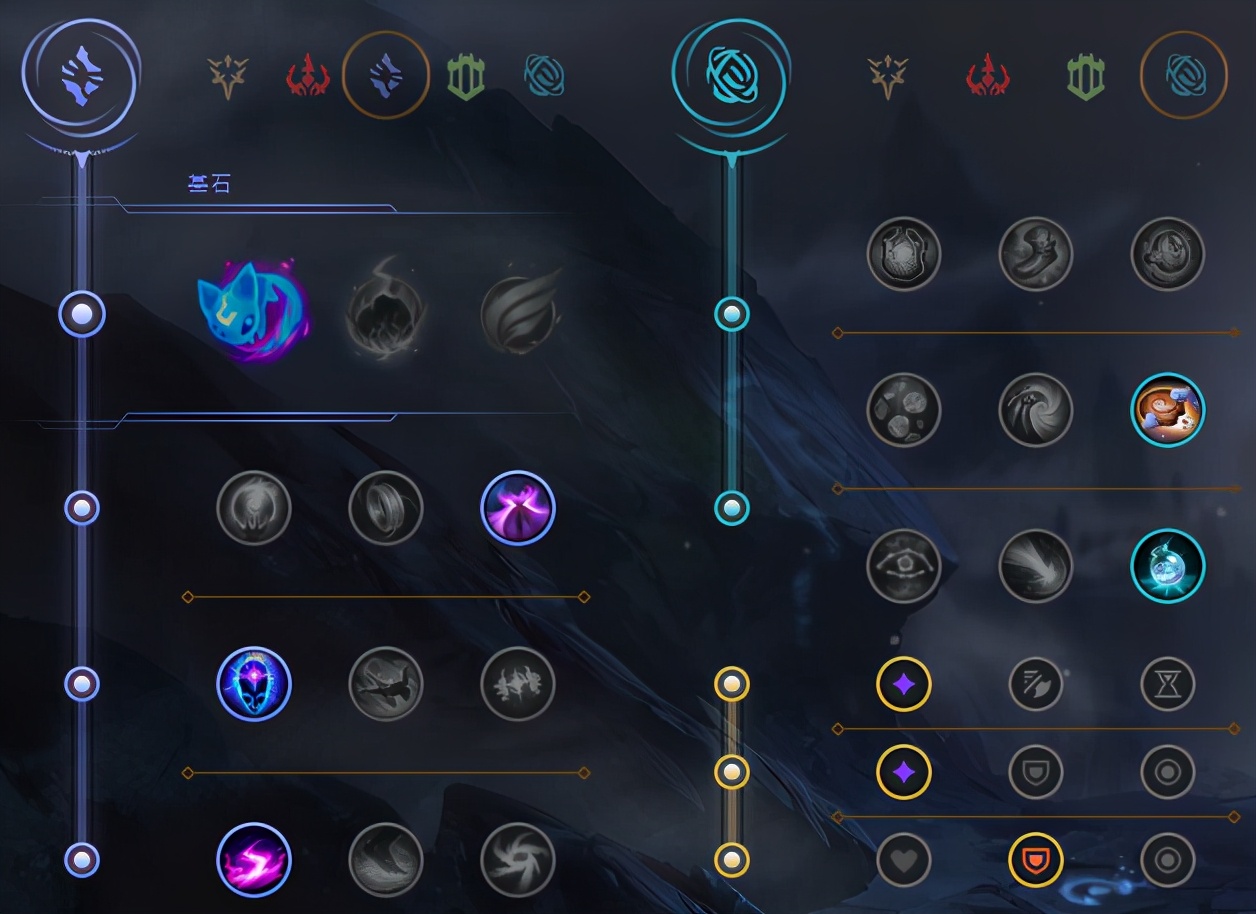Pick the Phase Rush keystone rune
This screenshot has height=914, width=1256.
517,314
